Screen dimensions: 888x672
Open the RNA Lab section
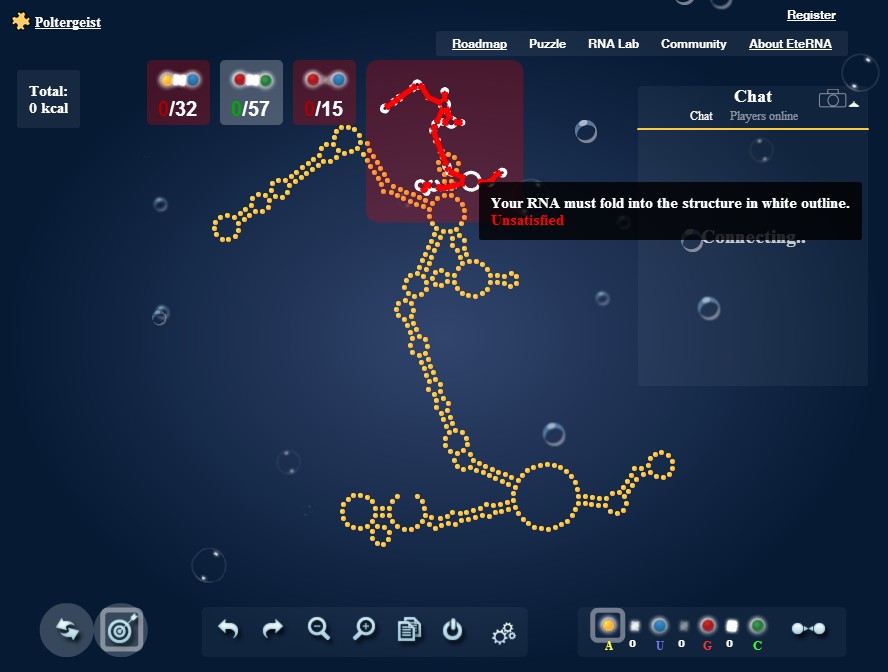613,44
